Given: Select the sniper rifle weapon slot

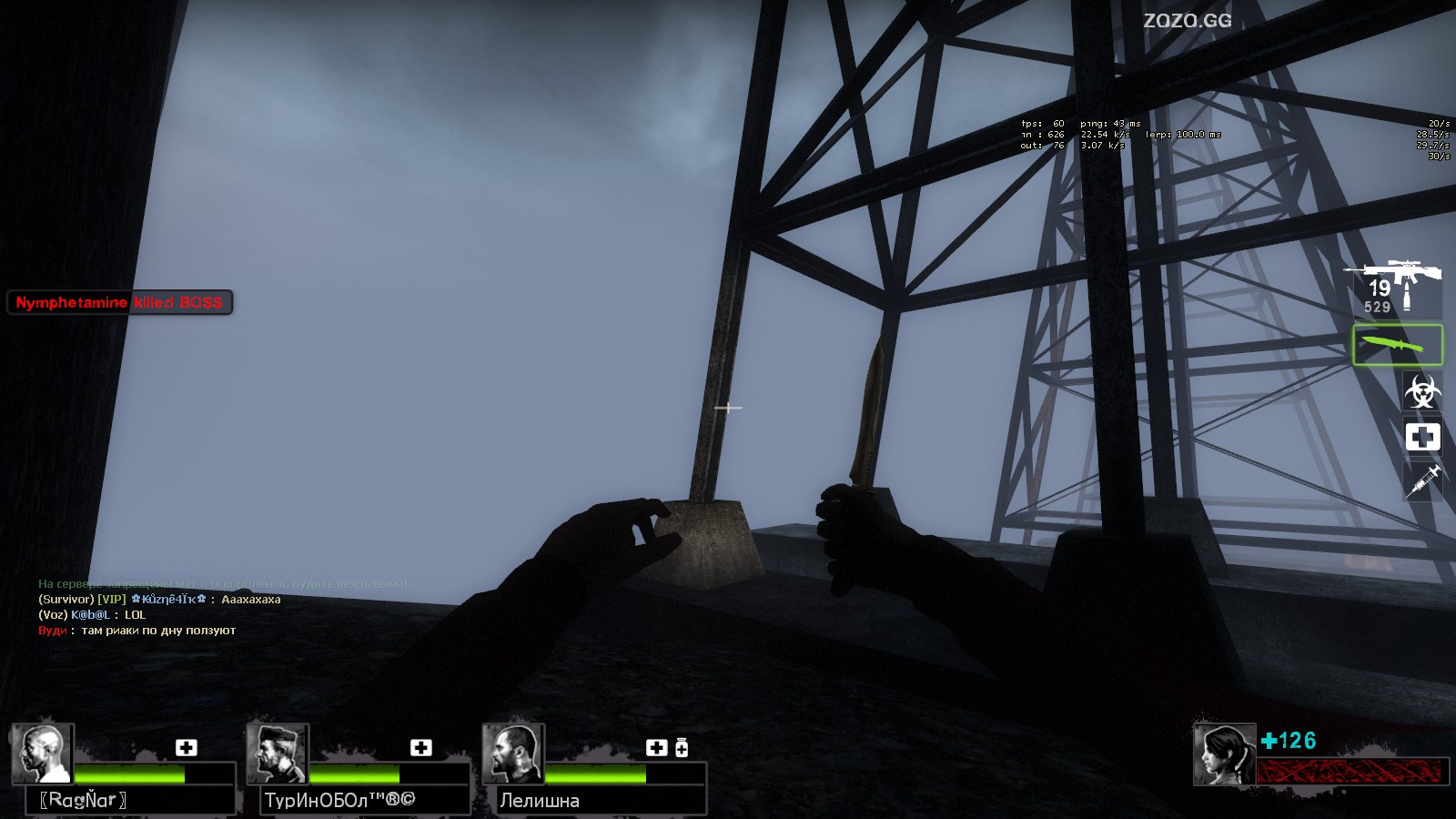Looking at the screenshot, I should pos(1393,286).
